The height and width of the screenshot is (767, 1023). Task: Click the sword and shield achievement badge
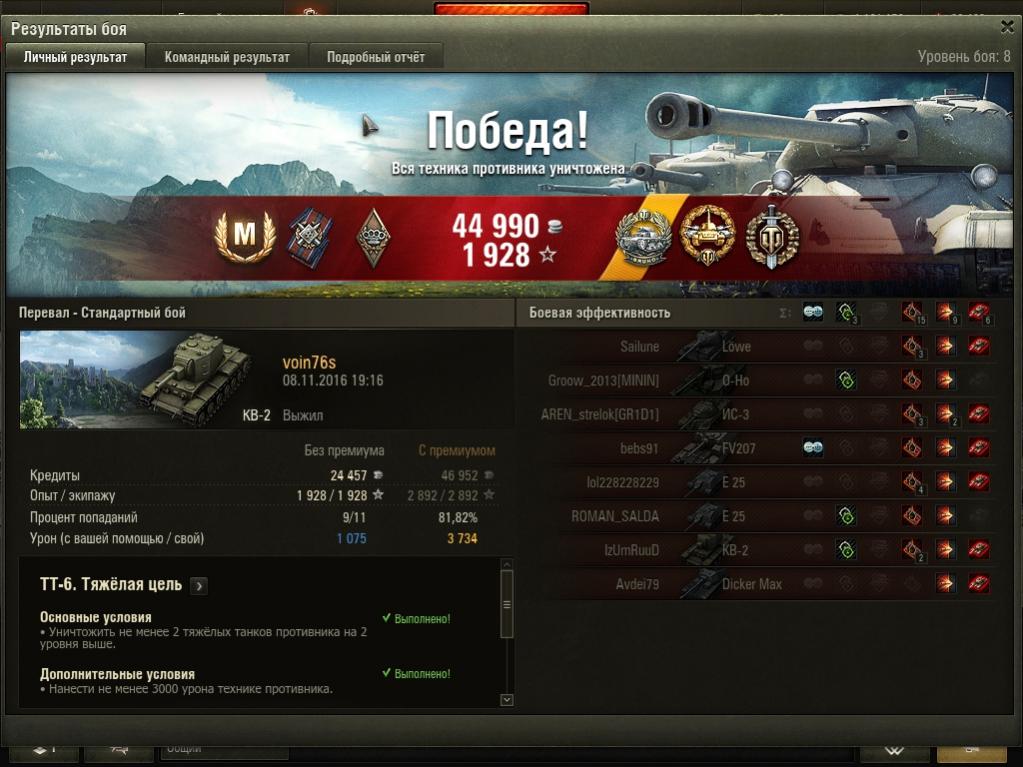pyautogui.click(x=773, y=237)
